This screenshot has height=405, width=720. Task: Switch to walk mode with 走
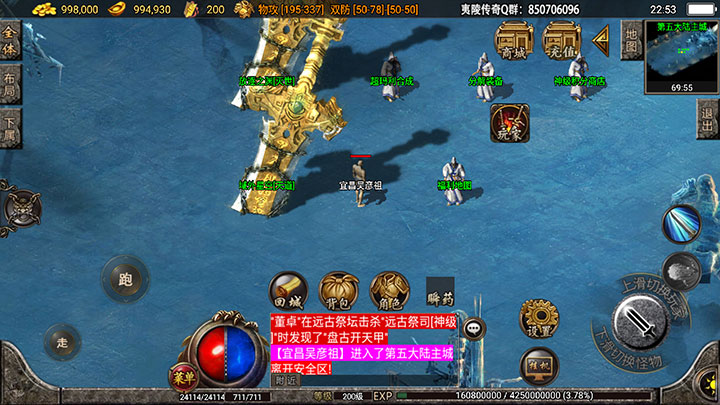62,342
